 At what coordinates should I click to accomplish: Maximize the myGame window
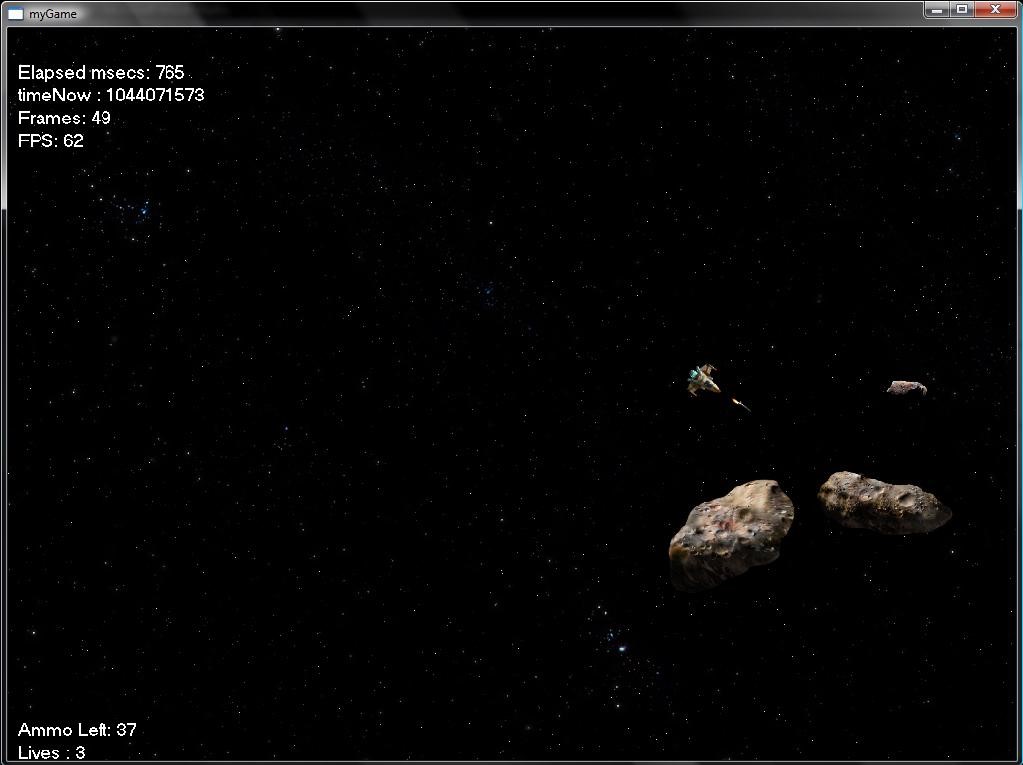(962, 9)
